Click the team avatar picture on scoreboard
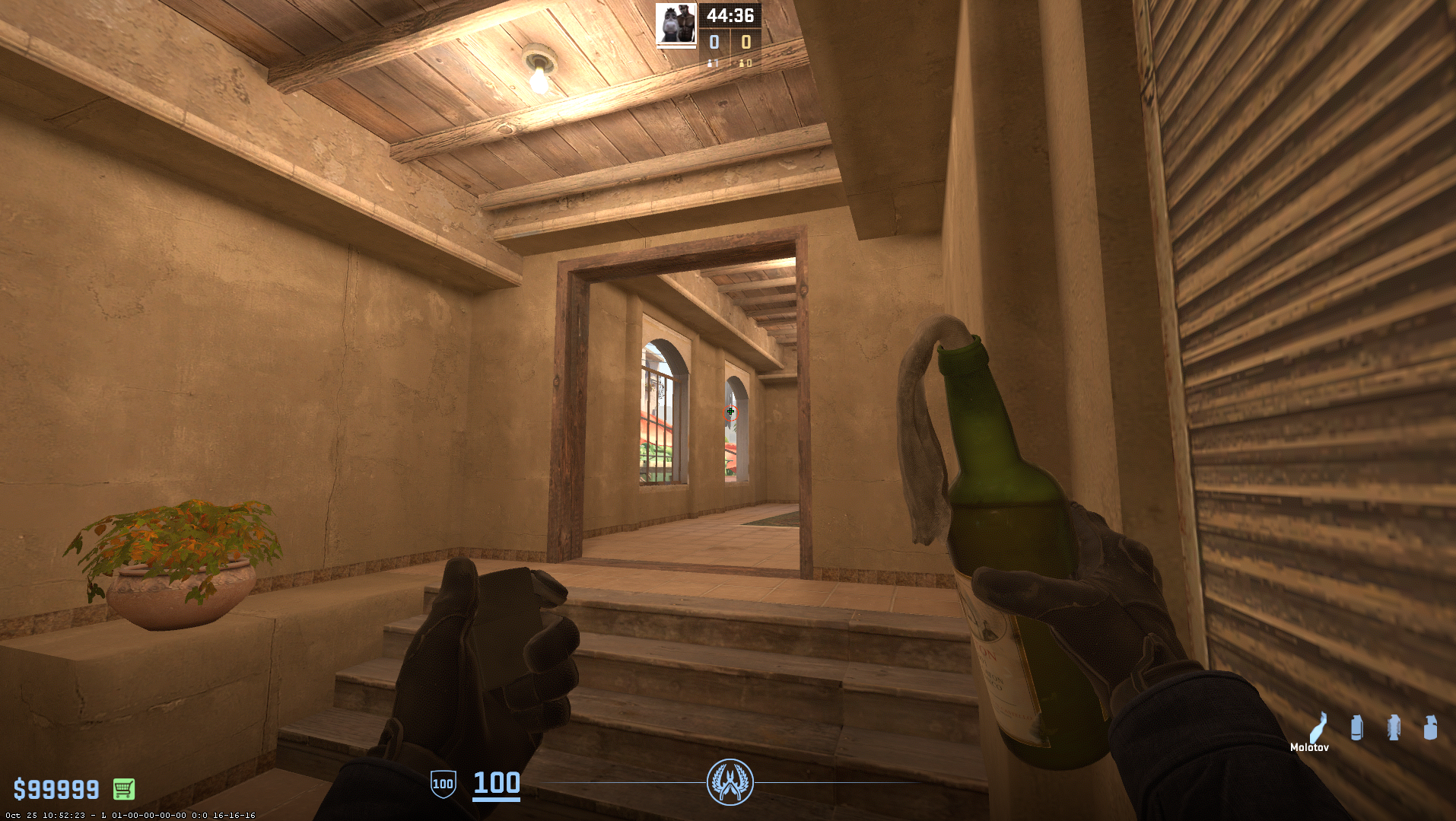This screenshot has height=821, width=1456. click(676, 24)
